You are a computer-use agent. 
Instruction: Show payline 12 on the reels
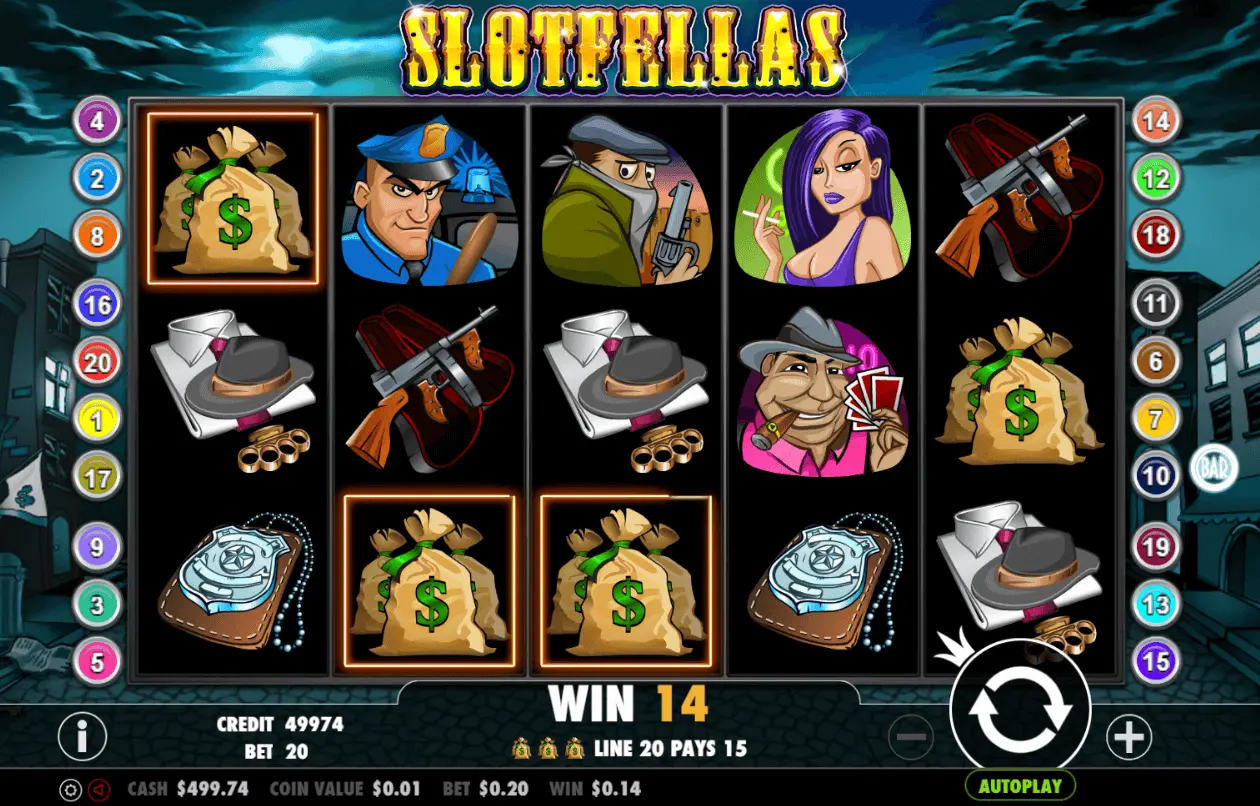1156,180
